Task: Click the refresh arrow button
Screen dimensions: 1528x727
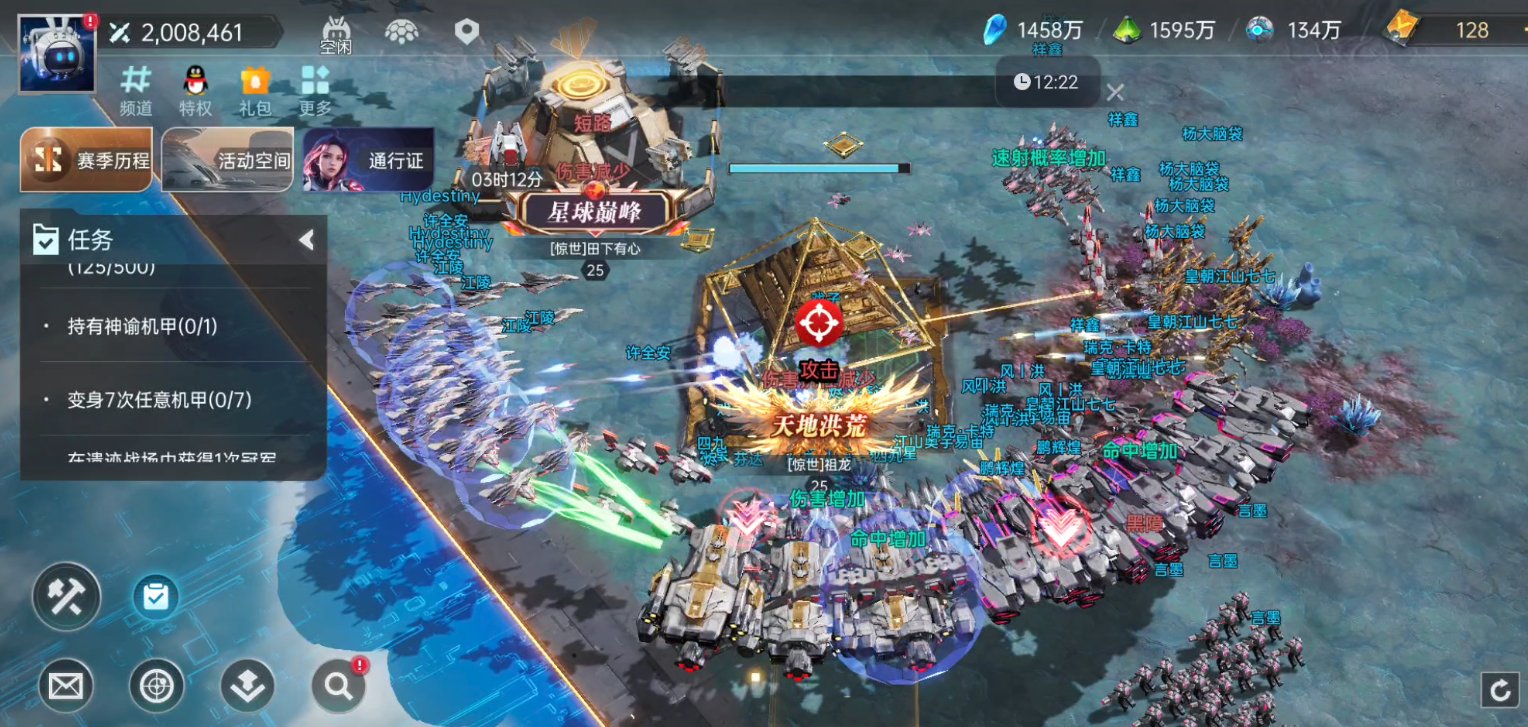Action: point(1499,689)
